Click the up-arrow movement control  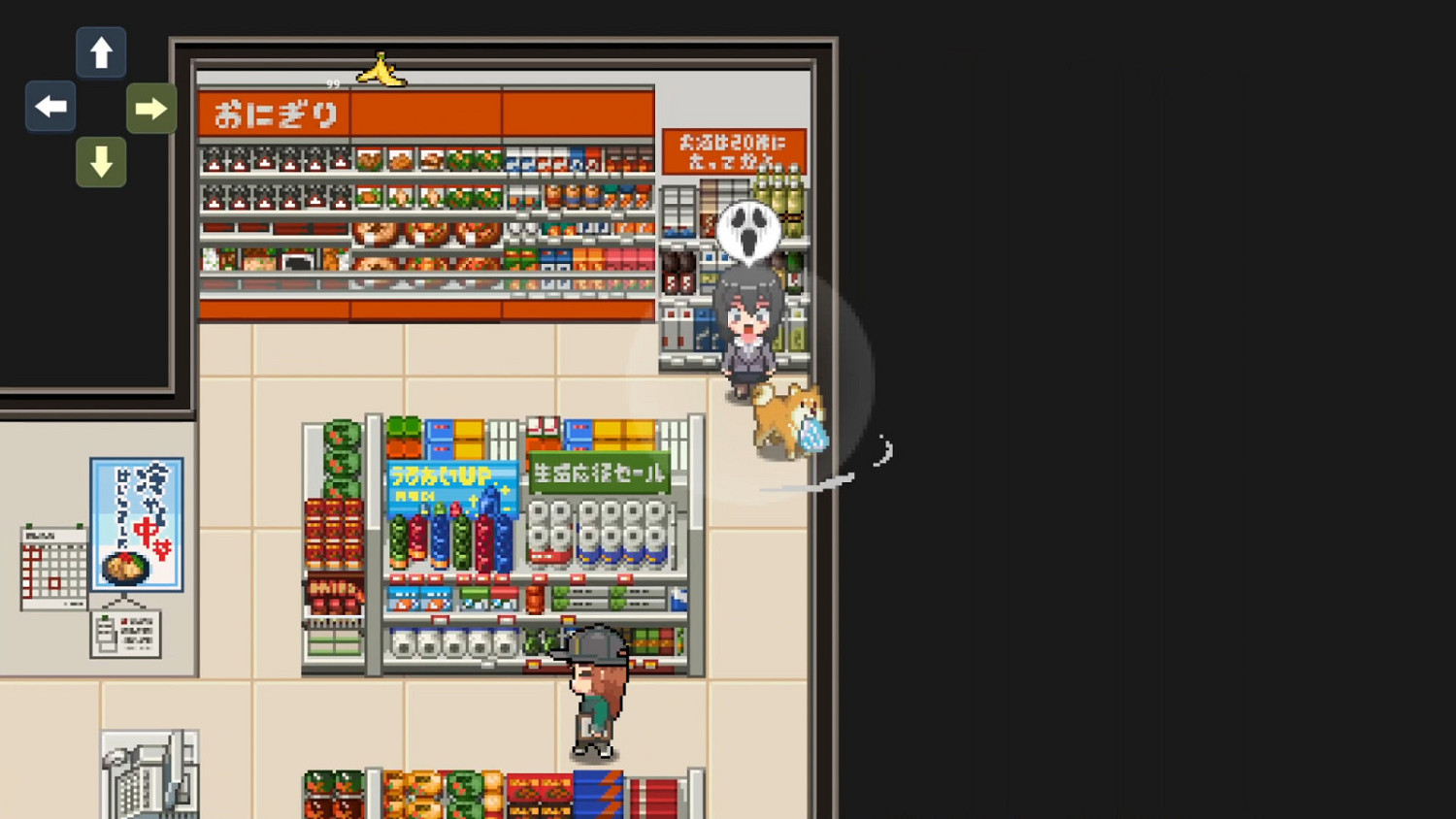coord(101,52)
